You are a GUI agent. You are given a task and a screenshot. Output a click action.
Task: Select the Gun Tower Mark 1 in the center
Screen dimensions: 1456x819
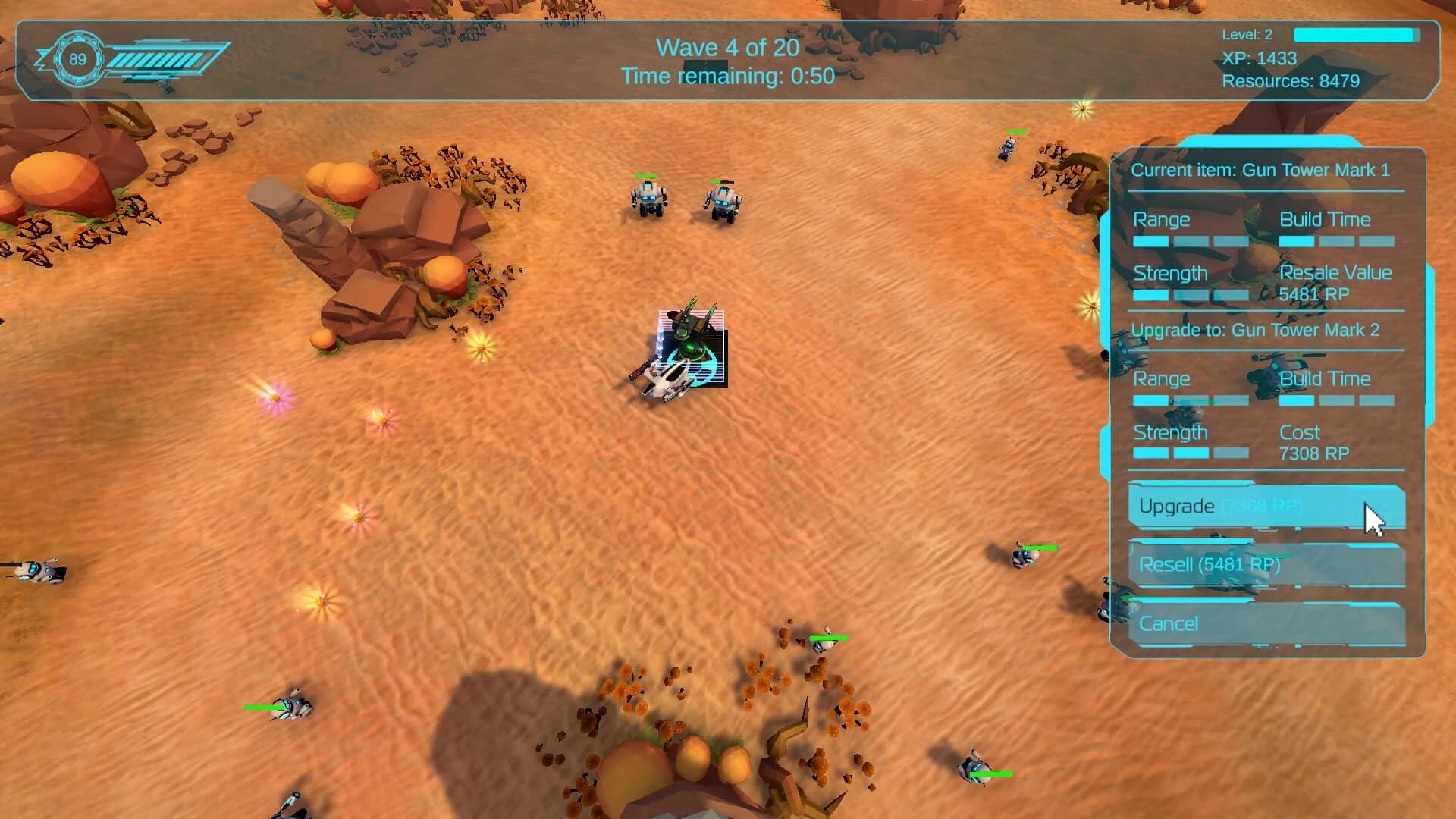pos(690,334)
